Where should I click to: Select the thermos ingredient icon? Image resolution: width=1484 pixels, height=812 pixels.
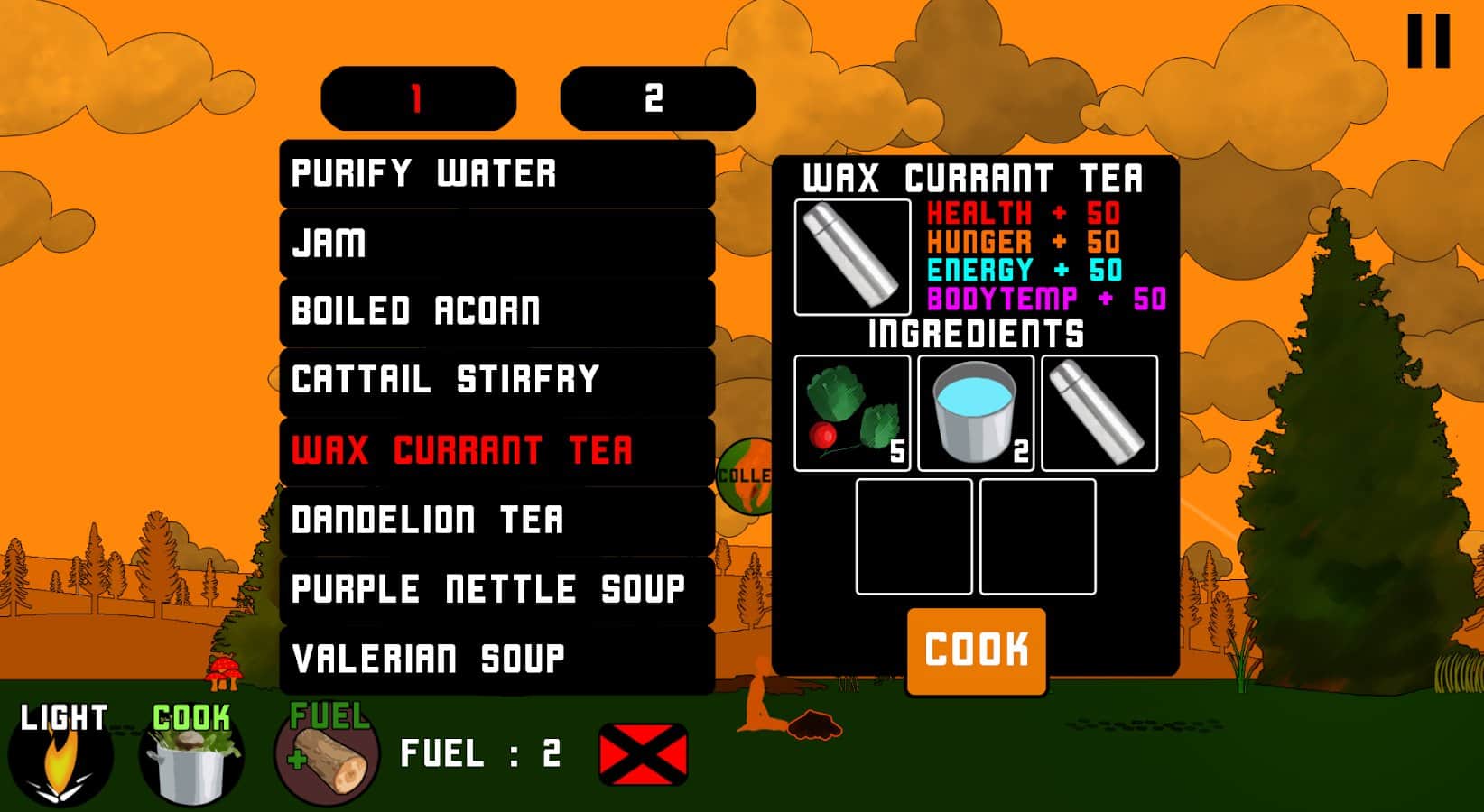[x=1099, y=412]
